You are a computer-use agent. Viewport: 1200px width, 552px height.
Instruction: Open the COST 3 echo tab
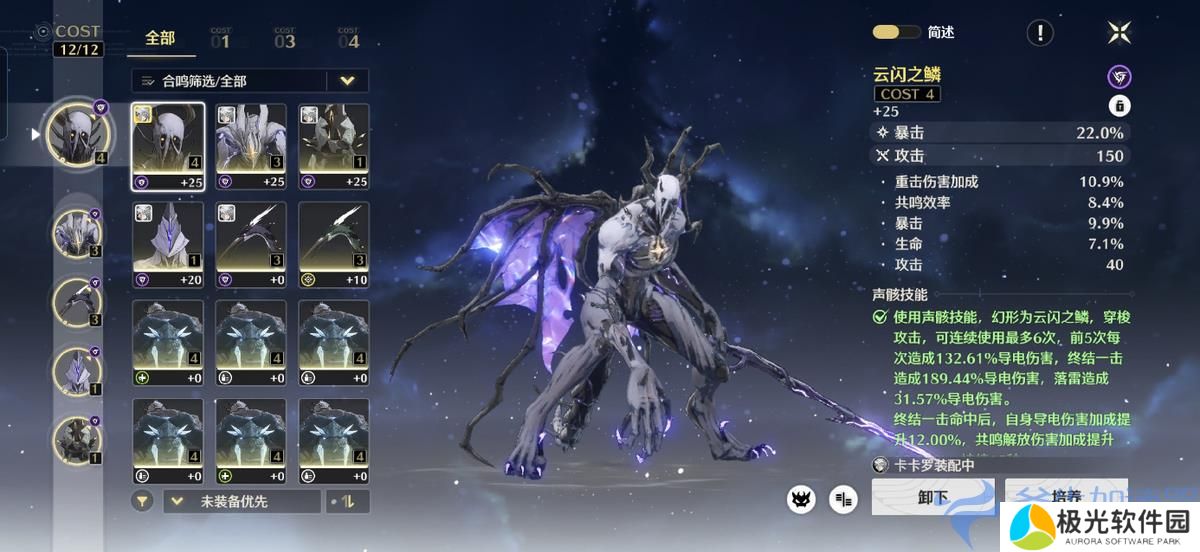285,39
